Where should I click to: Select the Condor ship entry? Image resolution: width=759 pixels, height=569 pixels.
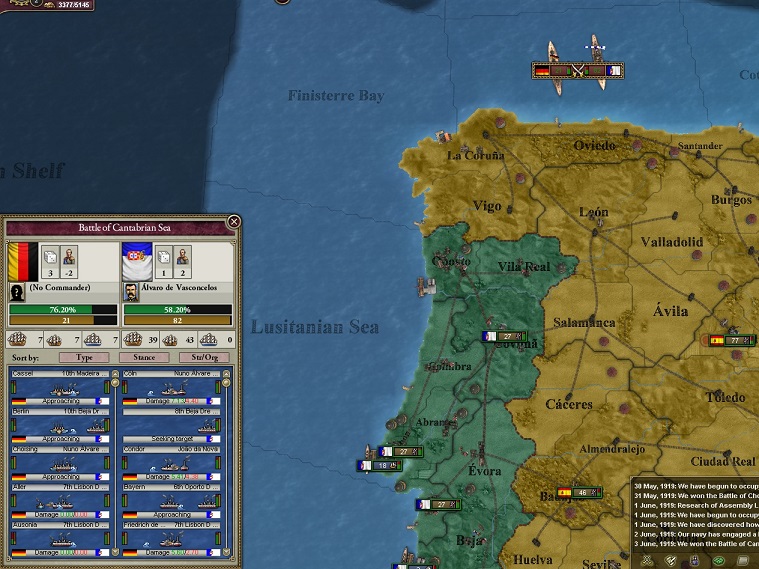pyautogui.click(x=166, y=463)
